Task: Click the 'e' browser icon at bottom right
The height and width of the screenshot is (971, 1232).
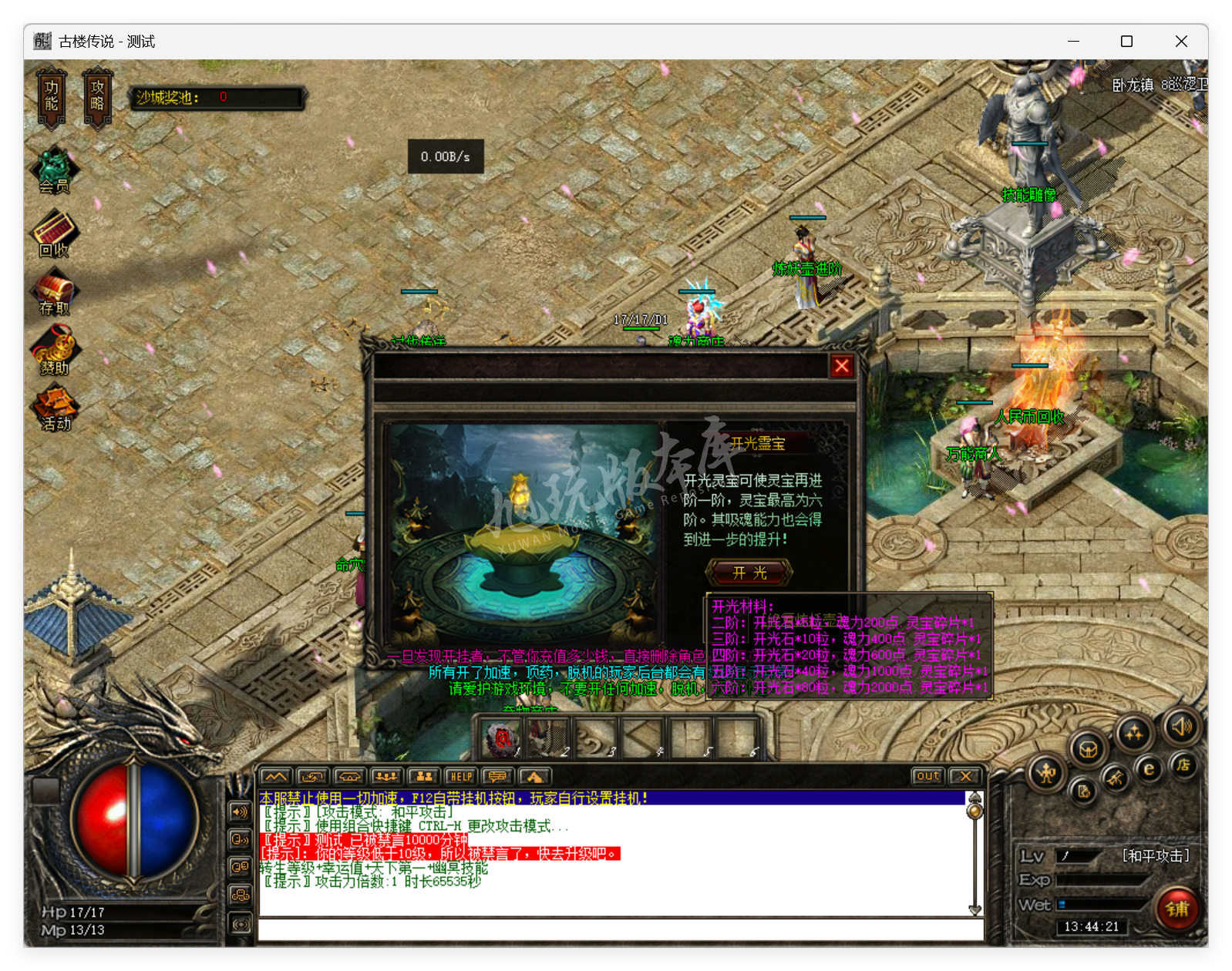Action: 1148,768
